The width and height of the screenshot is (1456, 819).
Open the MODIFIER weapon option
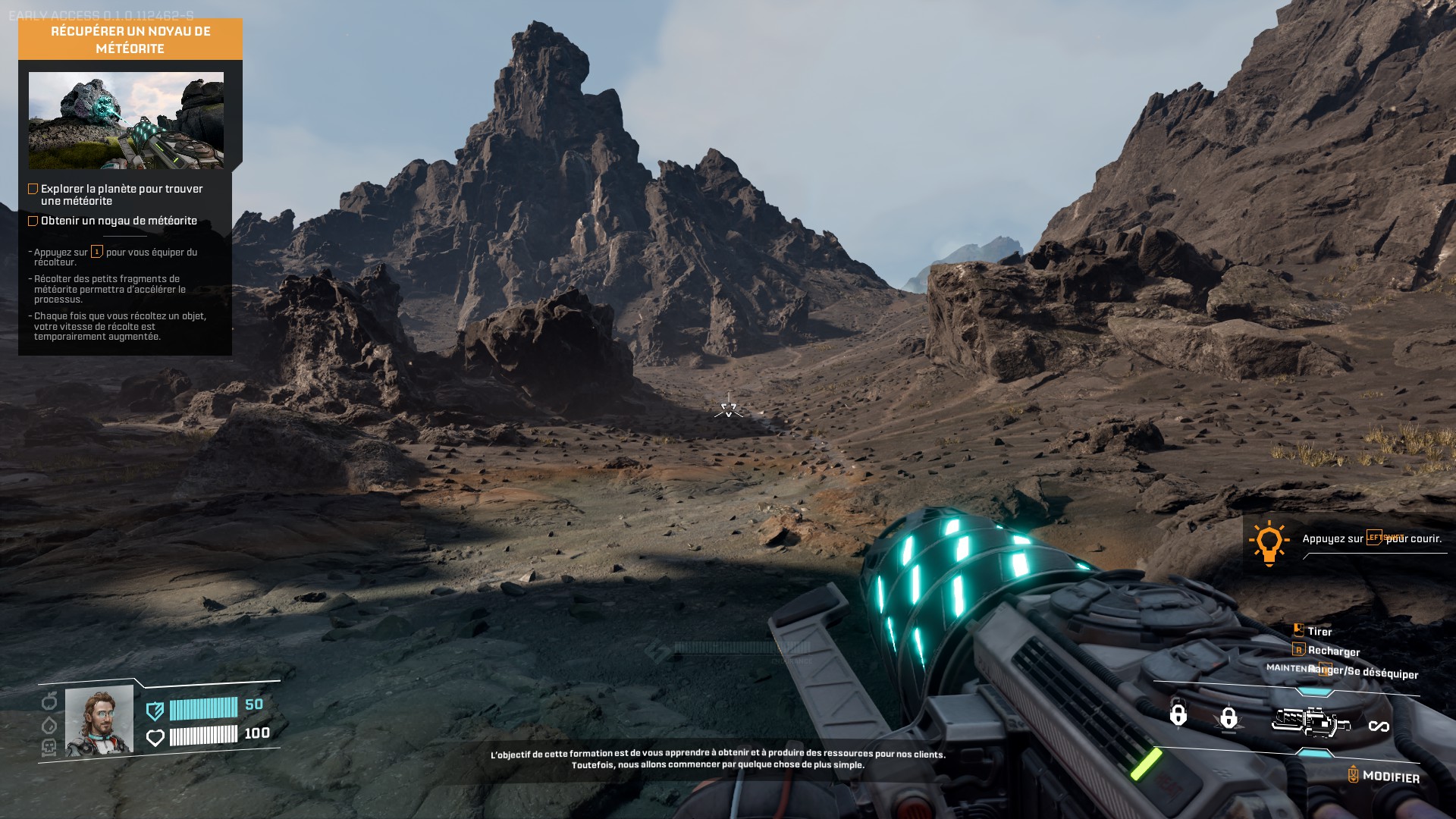pyautogui.click(x=1383, y=776)
